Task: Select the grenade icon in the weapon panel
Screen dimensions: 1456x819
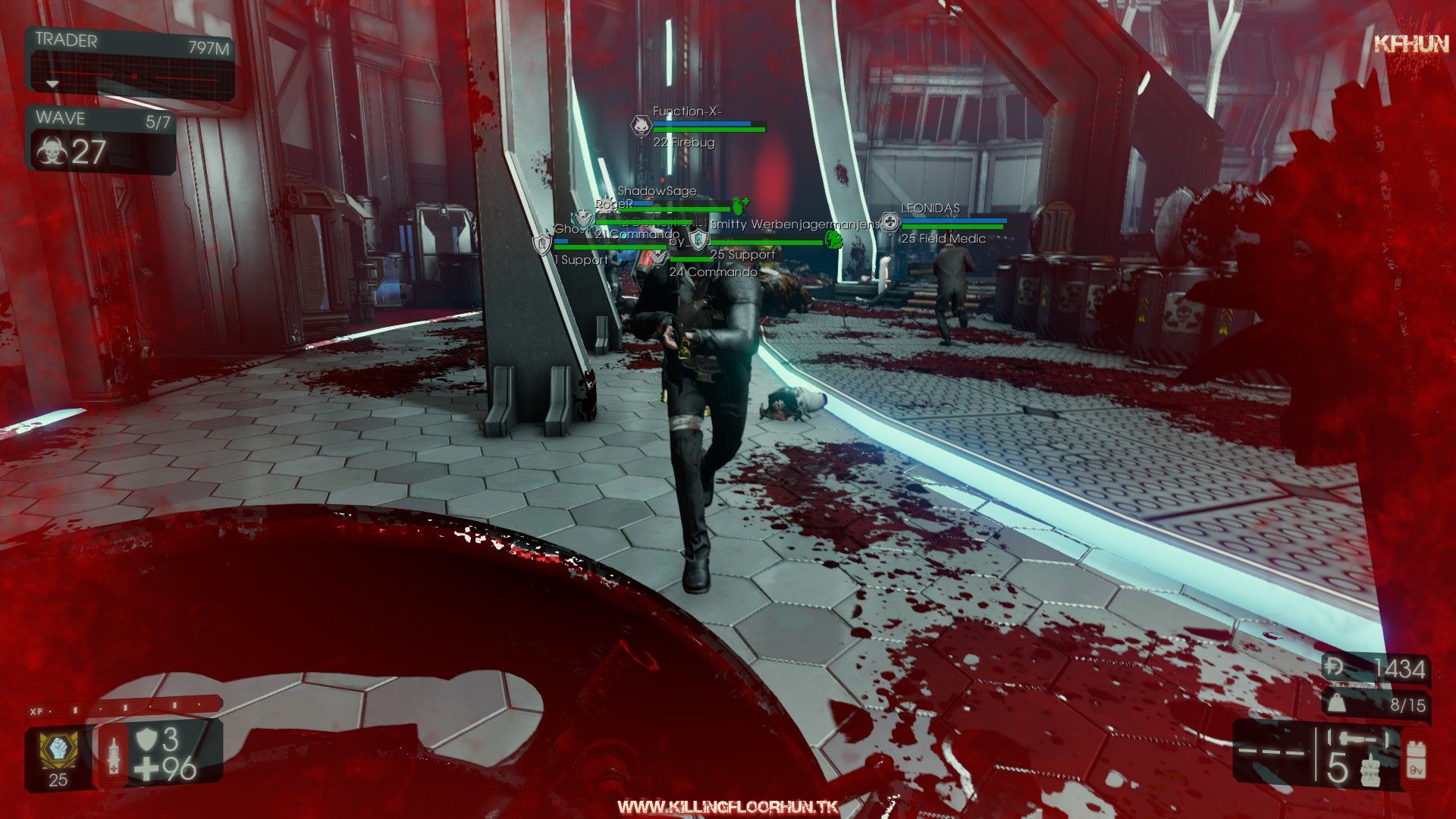Action: pyautogui.click(x=1370, y=769)
